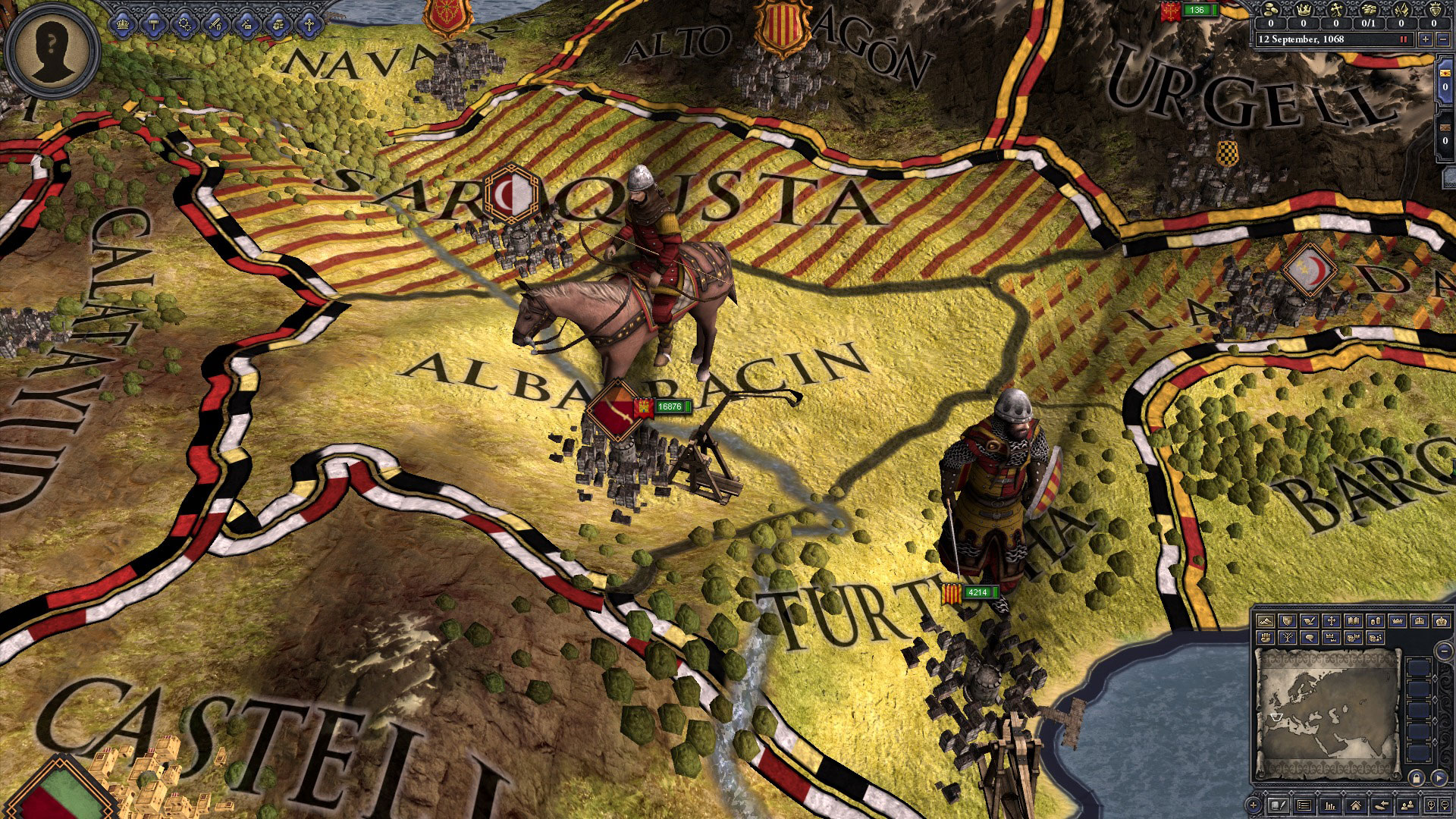
Task: Go to home with house button
Action: coord(1355,805)
